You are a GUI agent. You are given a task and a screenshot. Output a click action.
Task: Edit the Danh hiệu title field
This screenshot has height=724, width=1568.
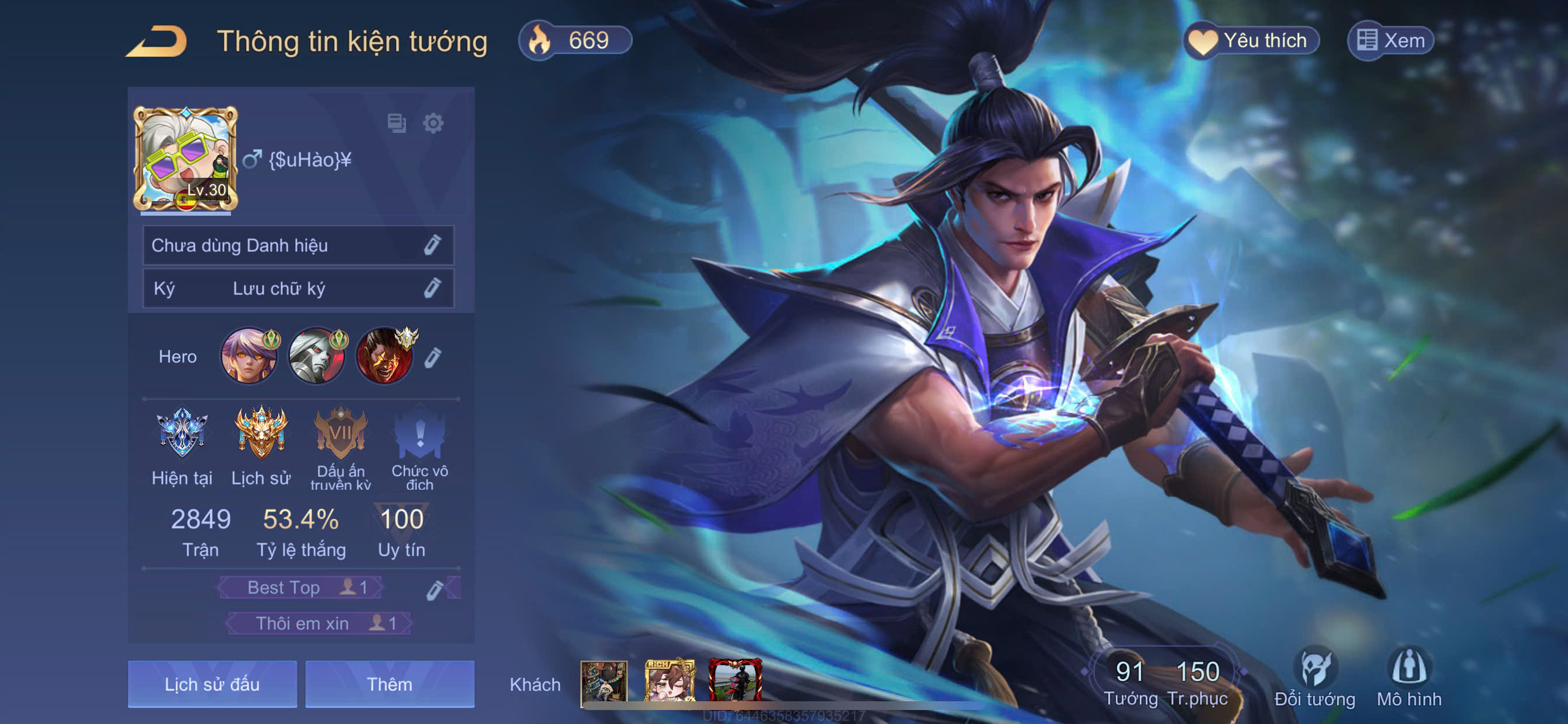pos(432,245)
